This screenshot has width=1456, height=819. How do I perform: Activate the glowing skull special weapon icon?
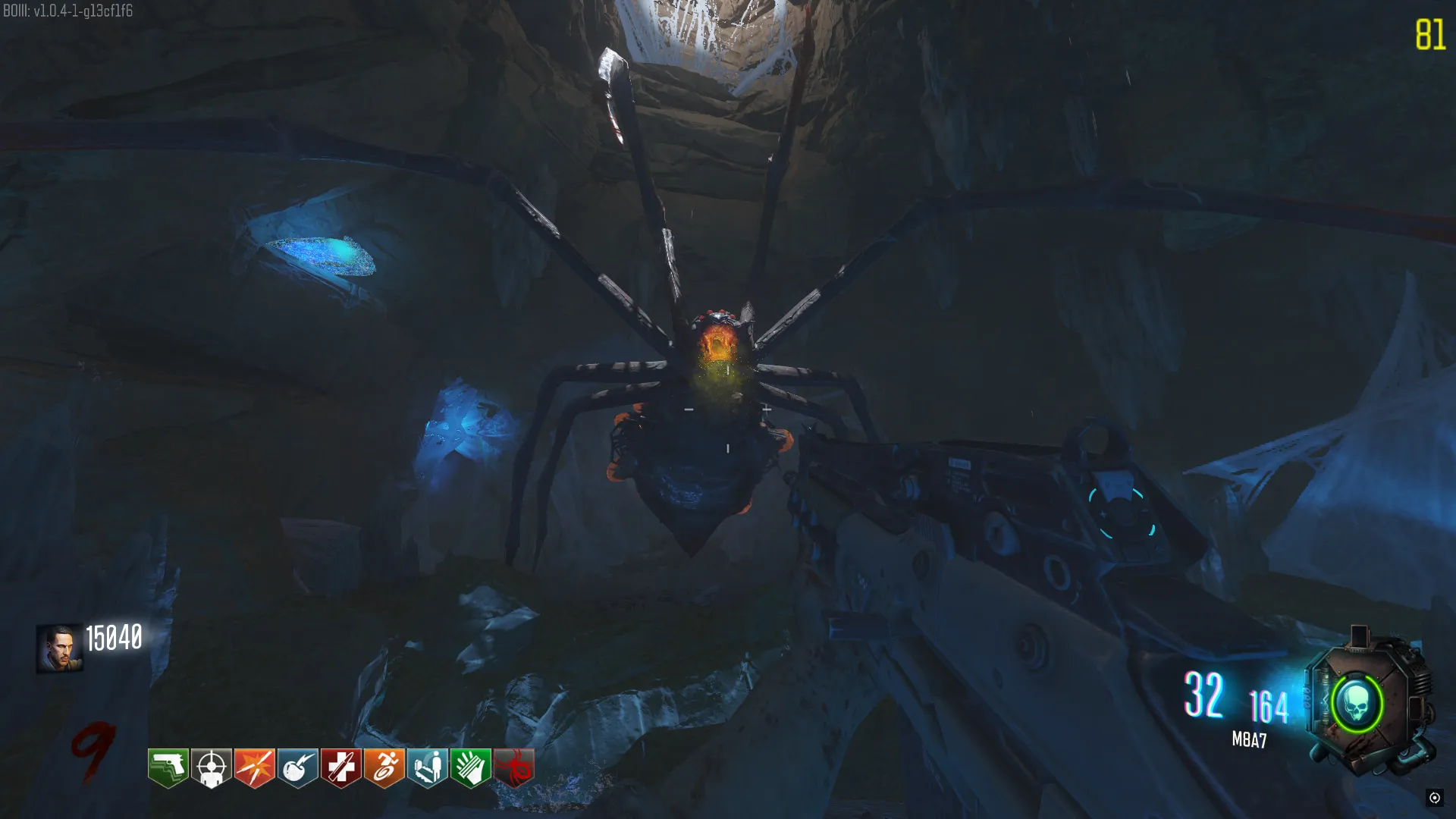pyautogui.click(x=1357, y=704)
